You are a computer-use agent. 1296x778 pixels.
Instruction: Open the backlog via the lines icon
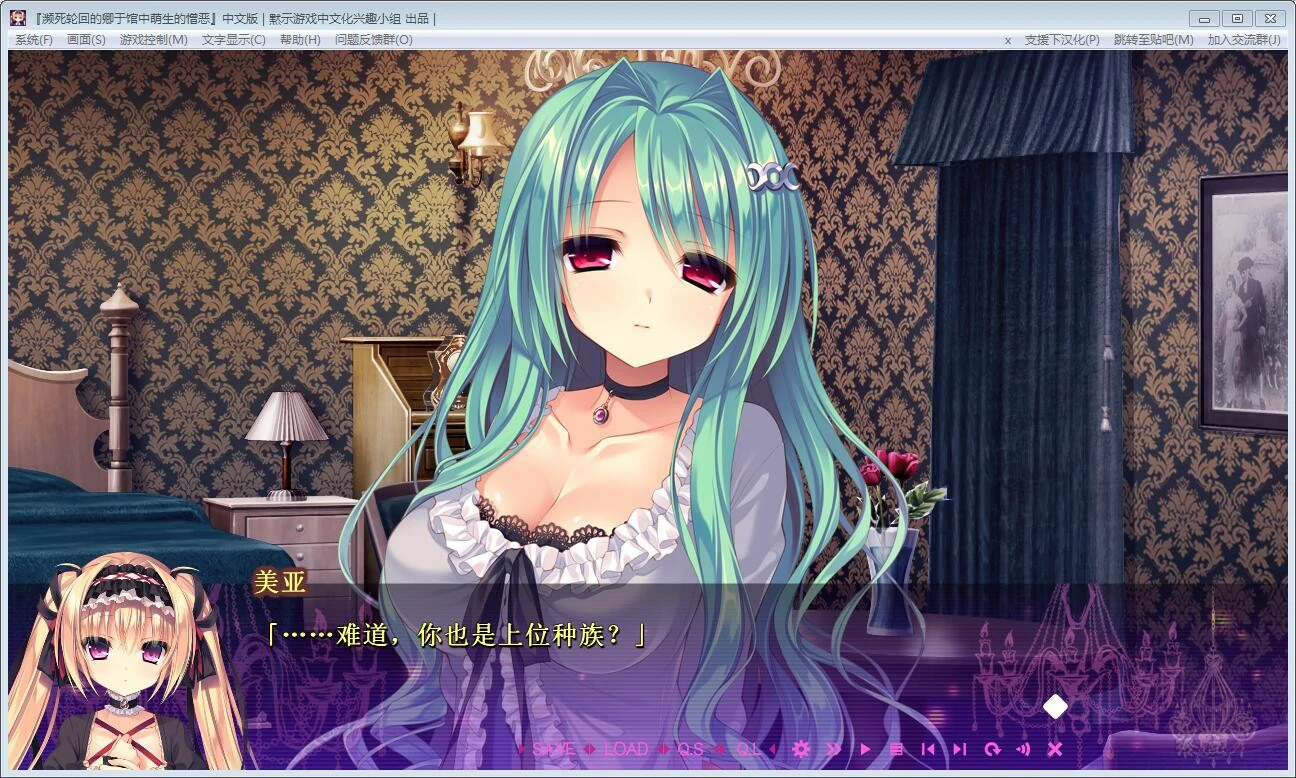(x=897, y=749)
